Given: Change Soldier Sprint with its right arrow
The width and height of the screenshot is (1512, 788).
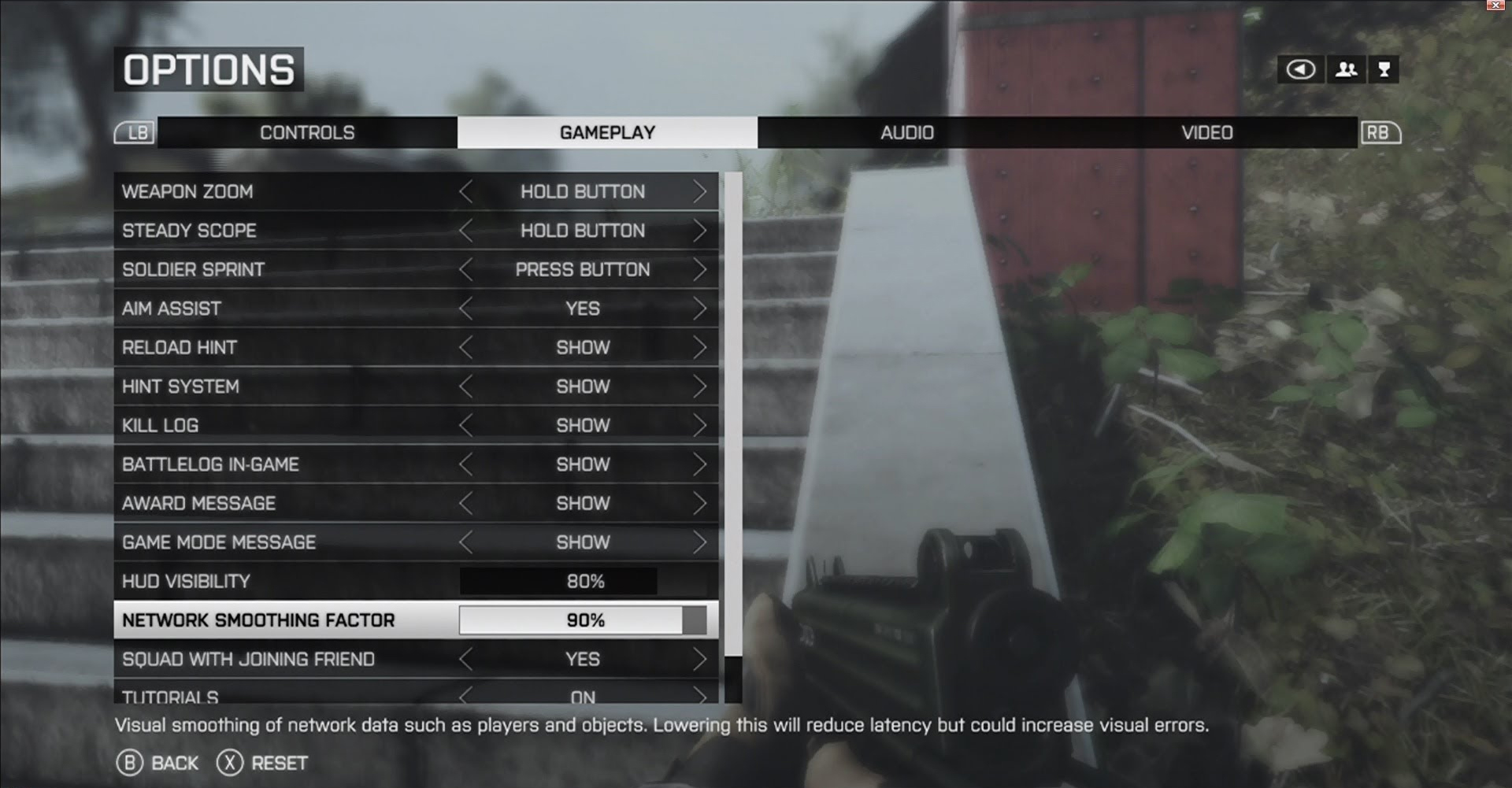Looking at the screenshot, I should [x=699, y=269].
